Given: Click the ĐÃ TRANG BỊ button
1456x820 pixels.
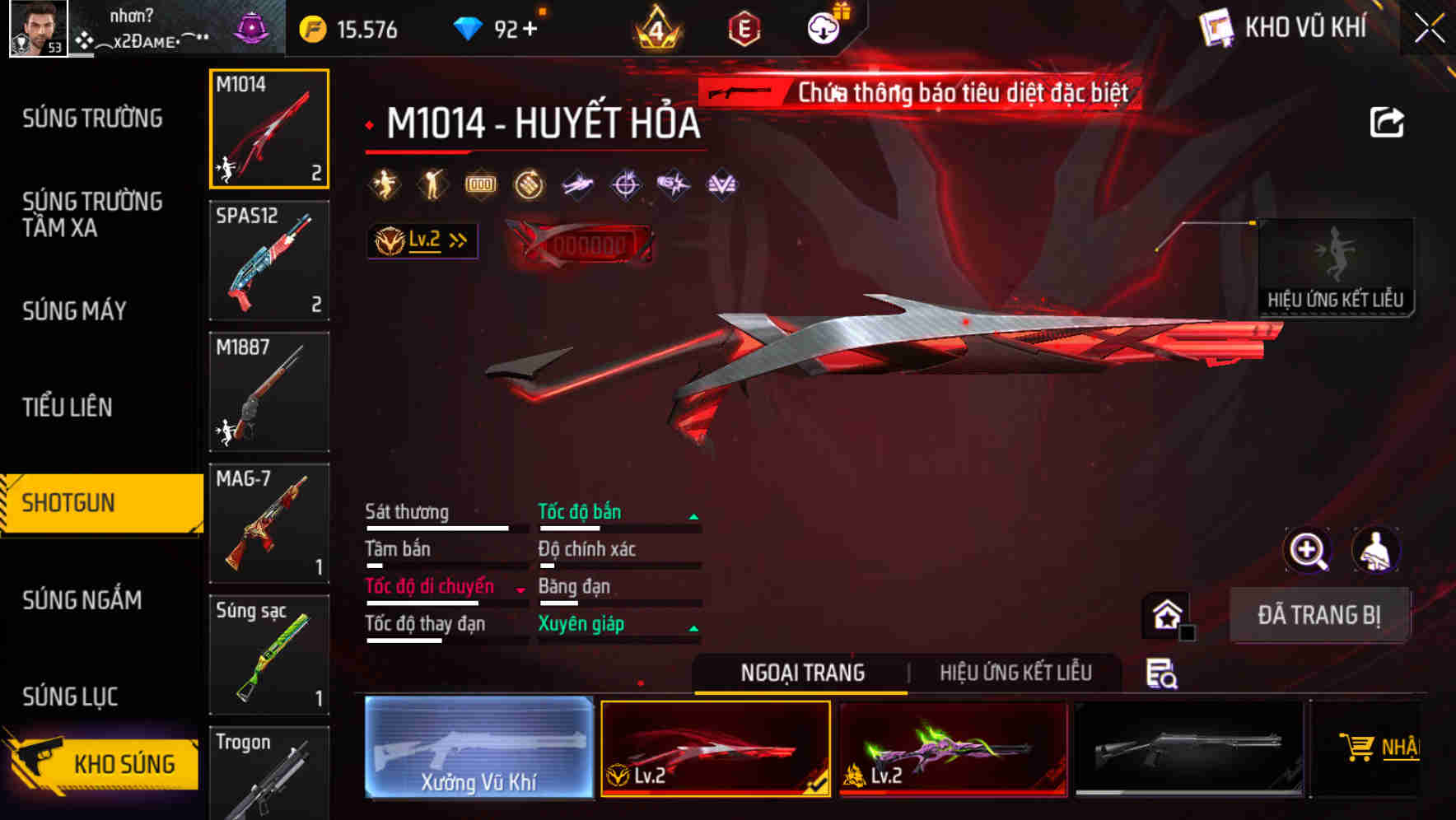Looking at the screenshot, I should click(x=1319, y=615).
